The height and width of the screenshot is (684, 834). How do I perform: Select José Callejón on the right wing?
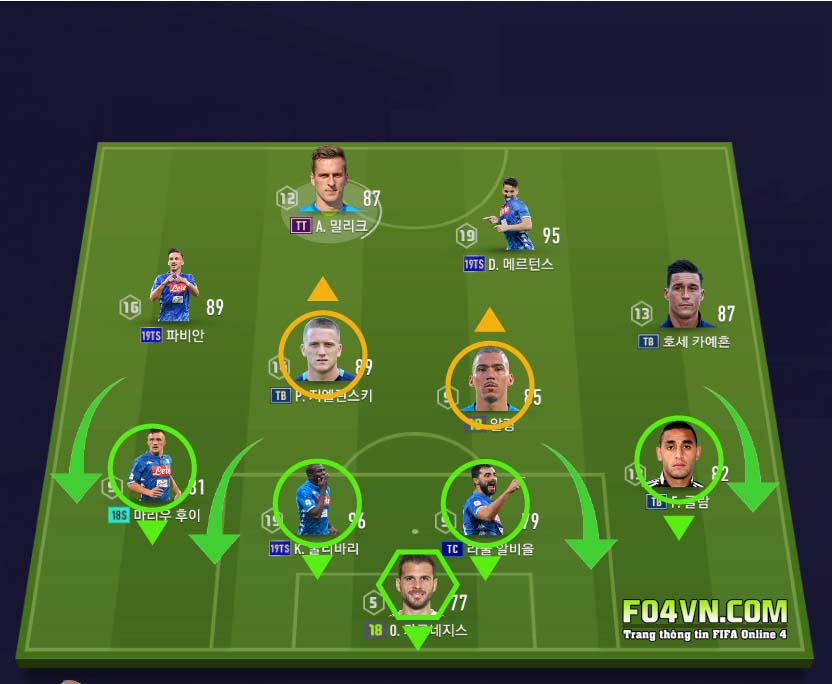688,296
